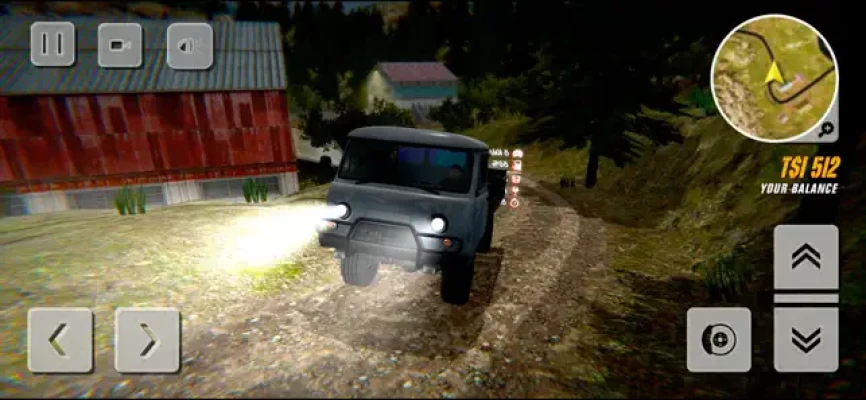The image size is (866, 400).
Task: Switch the camera view
Action: (120, 45)
